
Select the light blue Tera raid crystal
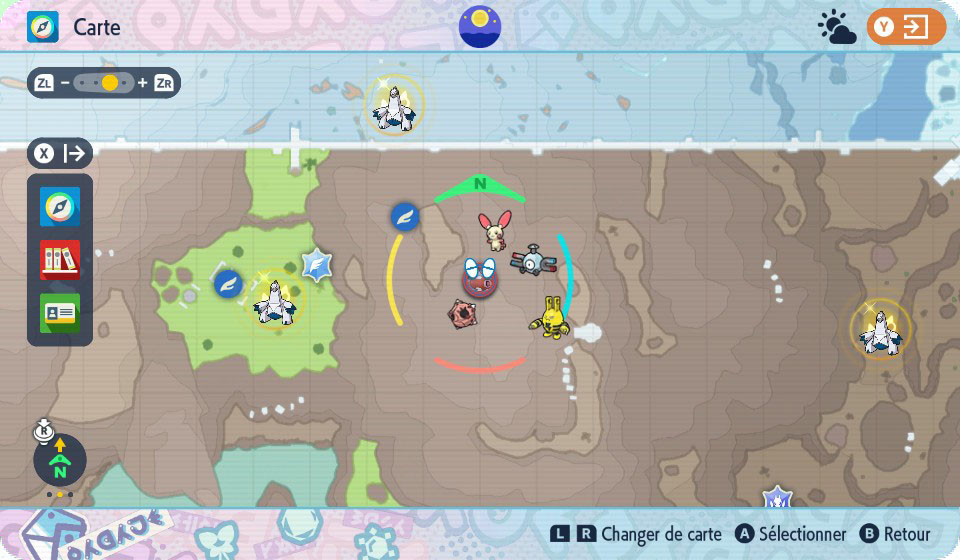pyautogui.click(x=317, y=265)
